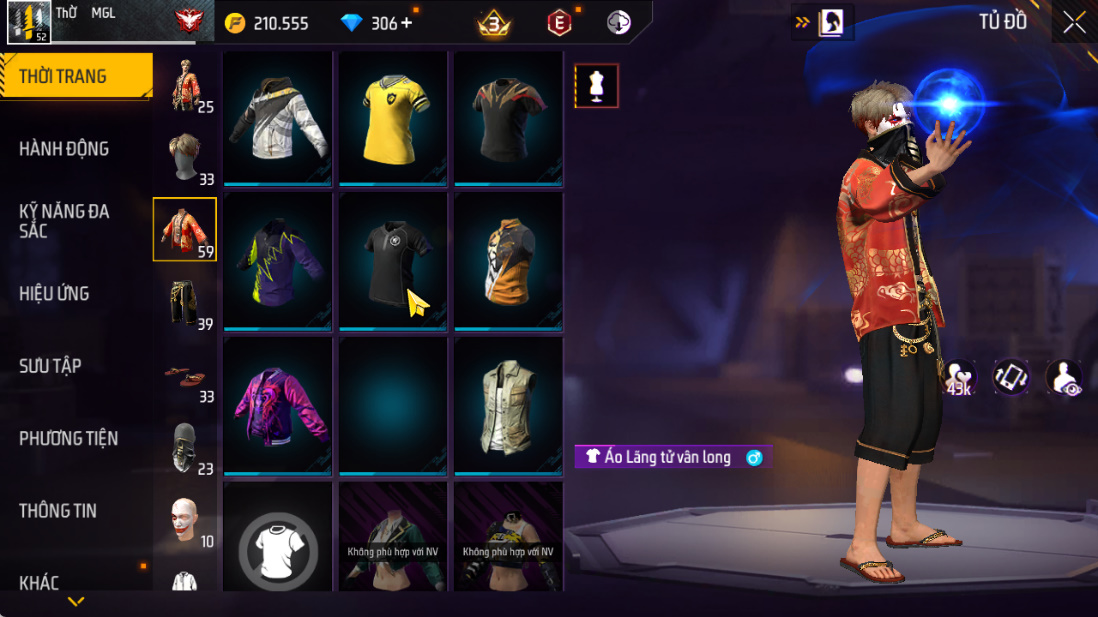
Task: Open the HIỆU ỨNG category
Action: coord(54,294)
